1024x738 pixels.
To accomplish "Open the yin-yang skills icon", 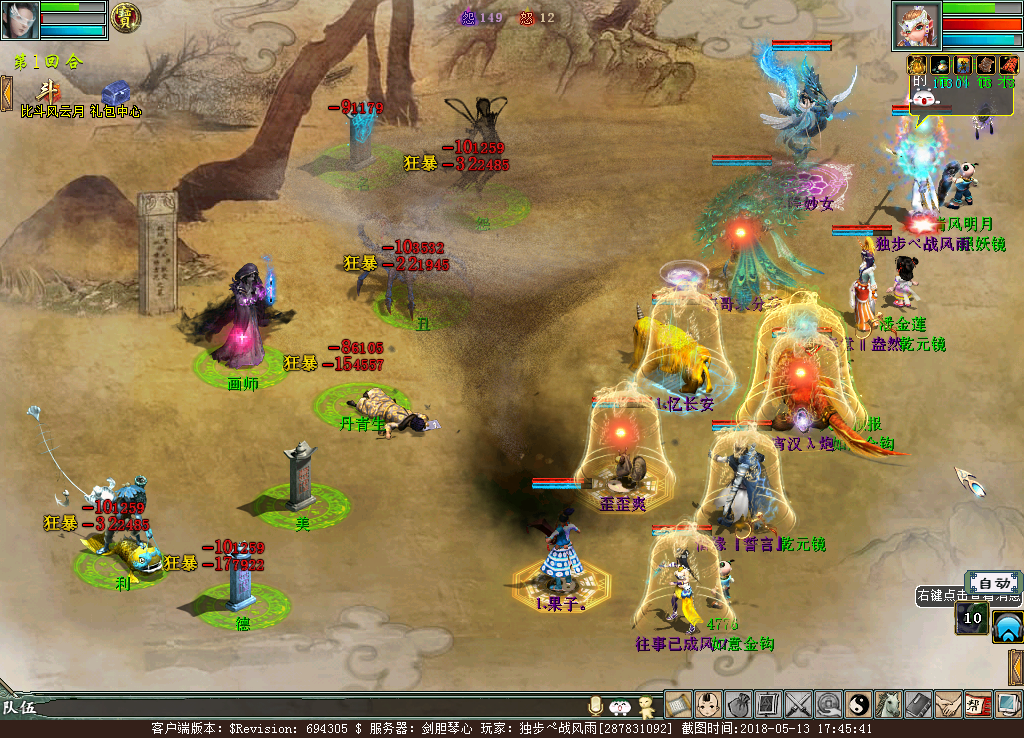I will [858, 705].
